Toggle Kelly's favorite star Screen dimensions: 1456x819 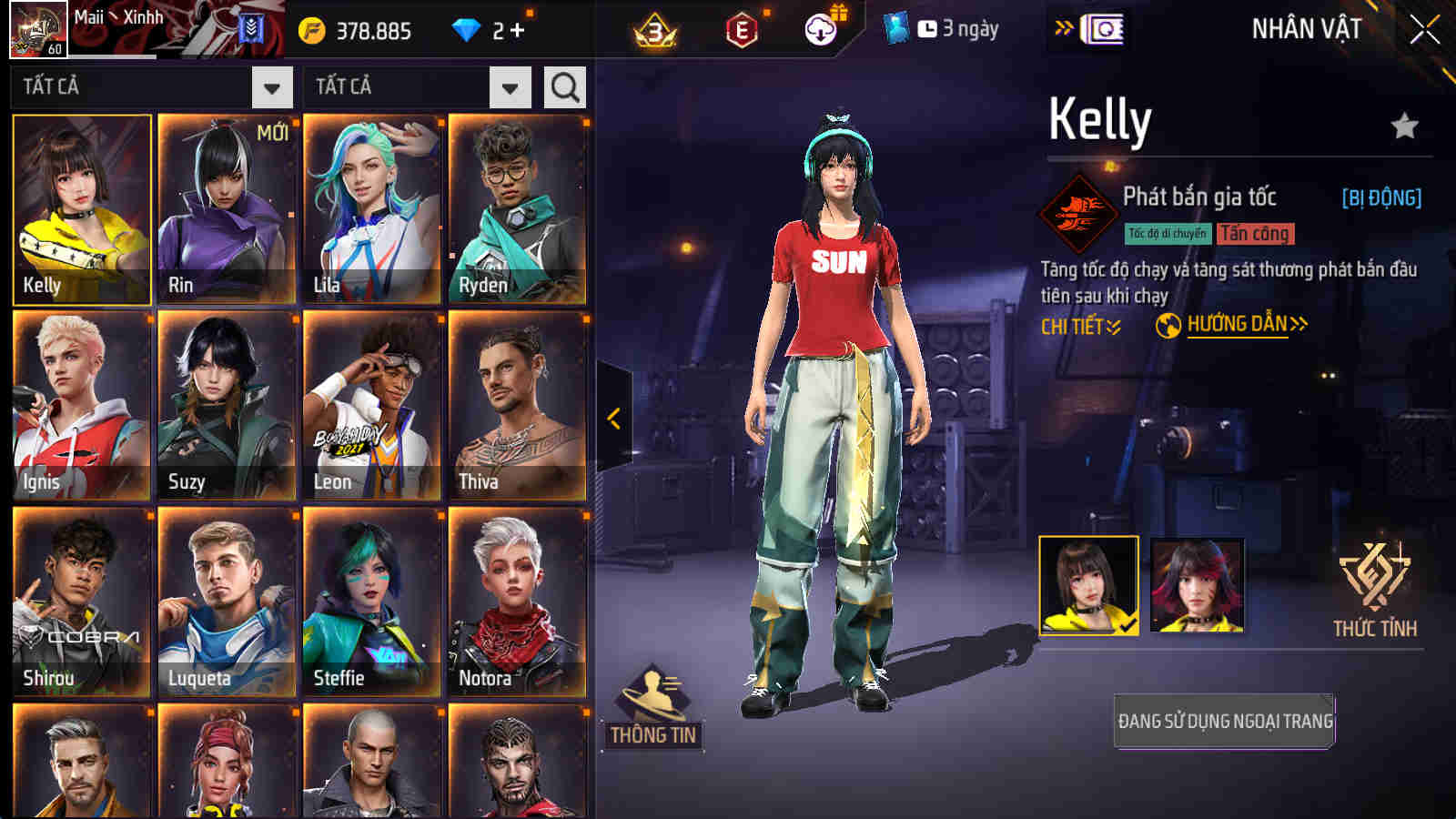pos(1404,123)
